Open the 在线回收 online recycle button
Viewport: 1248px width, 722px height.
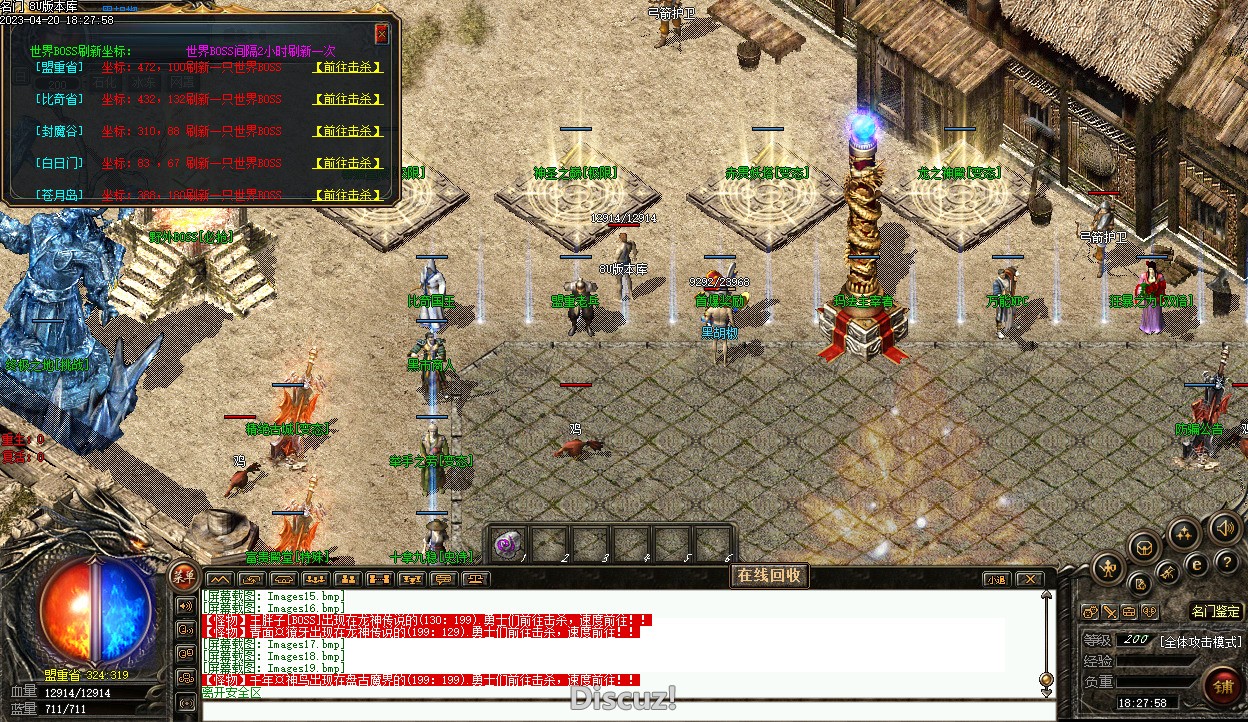pyautogui.click(x=768, y=575)
